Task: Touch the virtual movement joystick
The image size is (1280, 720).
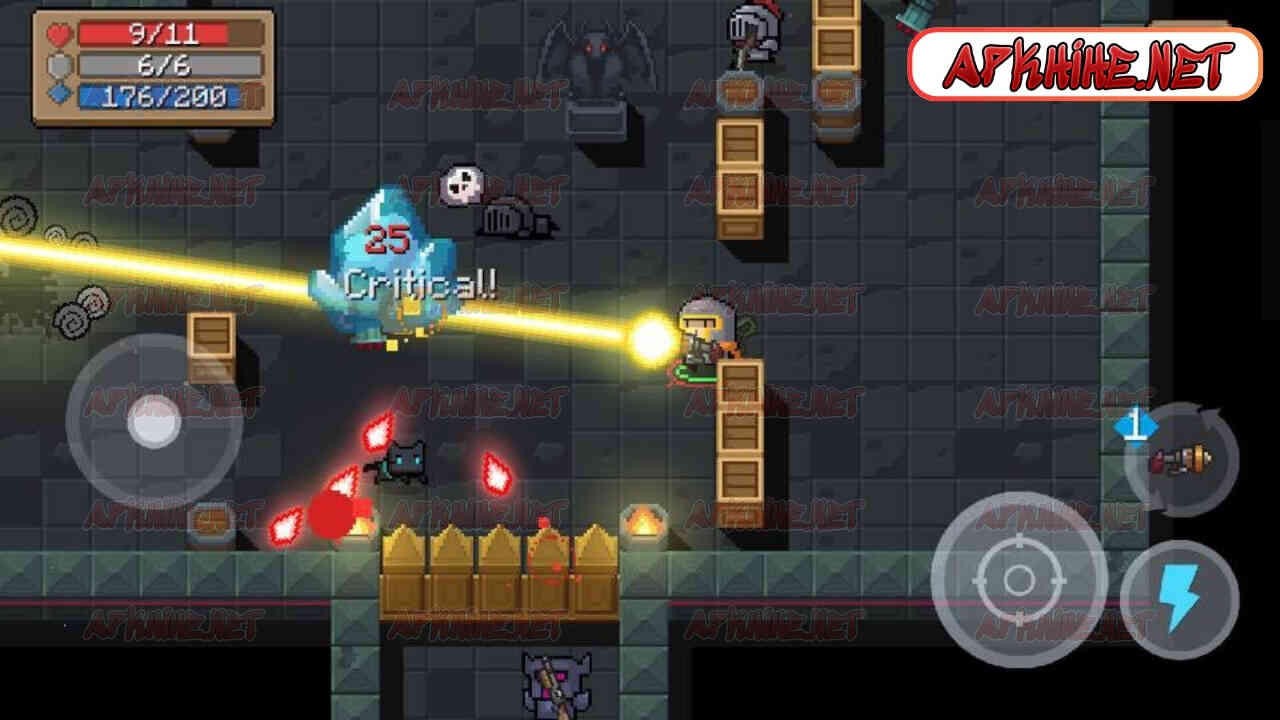Action: 153,421
